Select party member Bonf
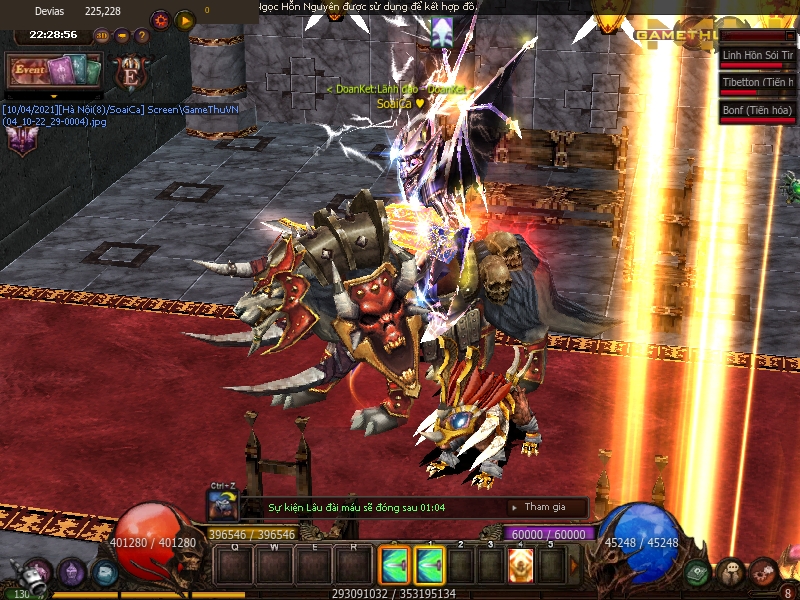 coord(757,110)
